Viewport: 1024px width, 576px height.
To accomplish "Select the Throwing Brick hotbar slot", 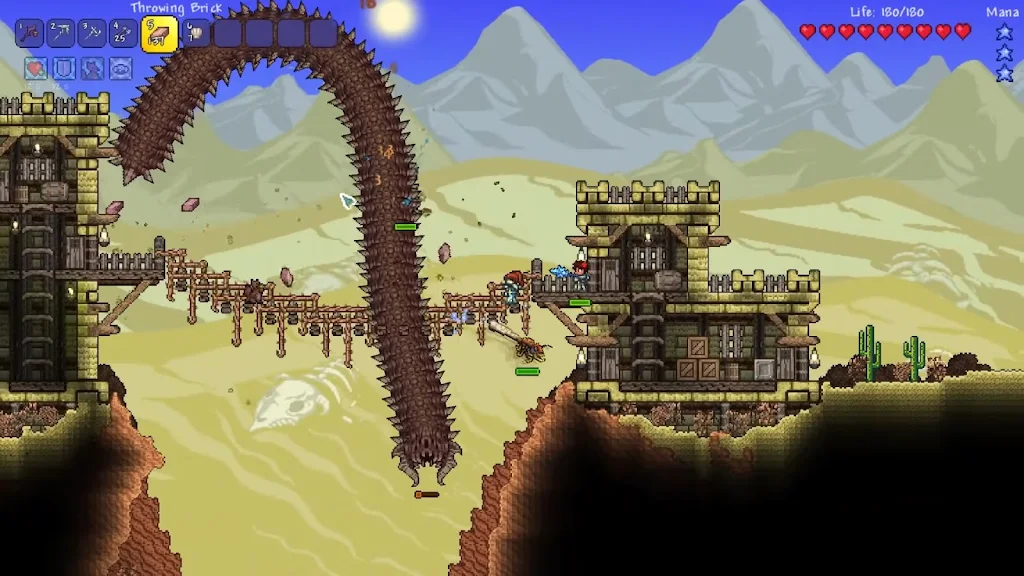I will [159, 34].
